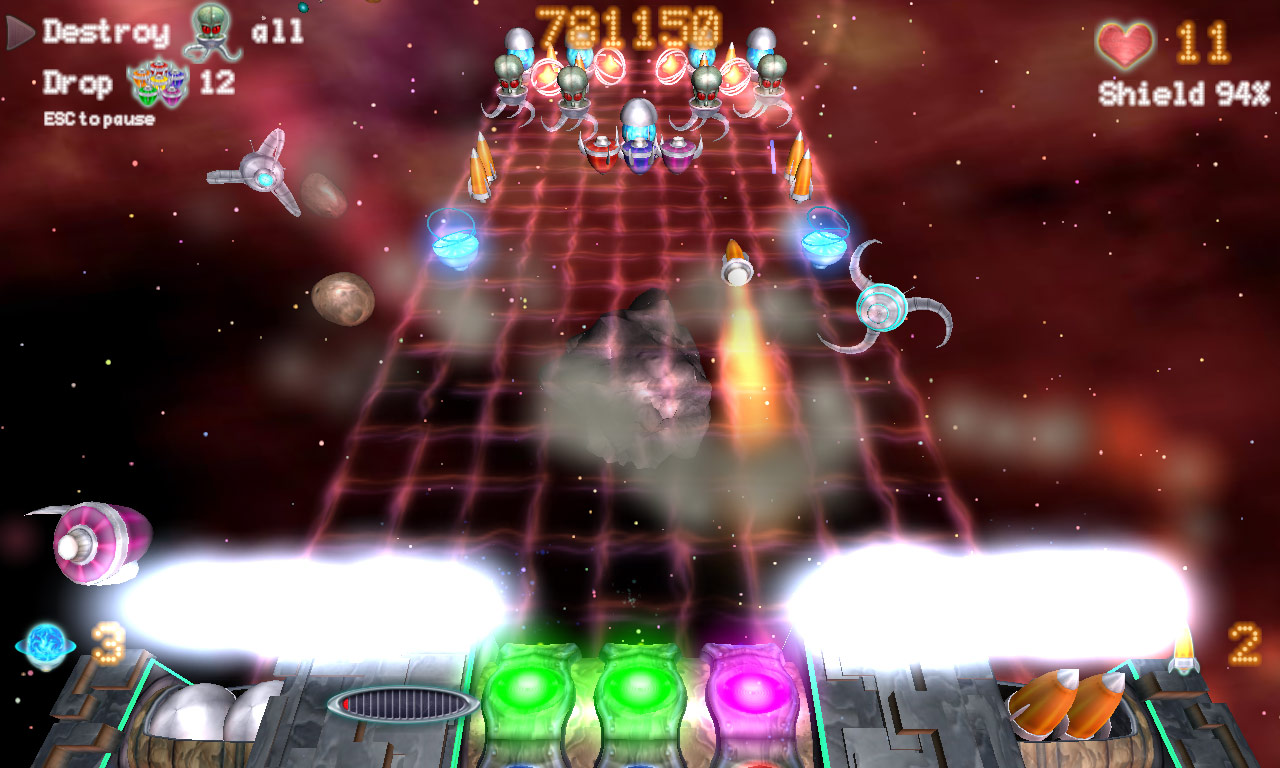Click an orange rocket brick in the left column
The image size is (1280, 768).
point(483,168)
